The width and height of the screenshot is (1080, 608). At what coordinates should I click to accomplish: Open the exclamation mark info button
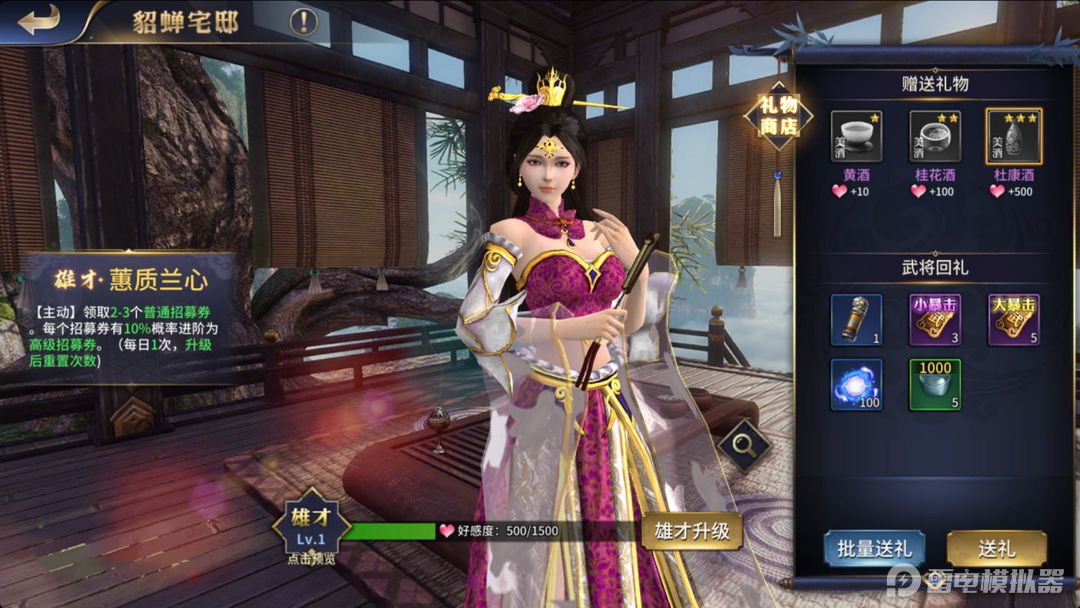[x=304, y=22]
